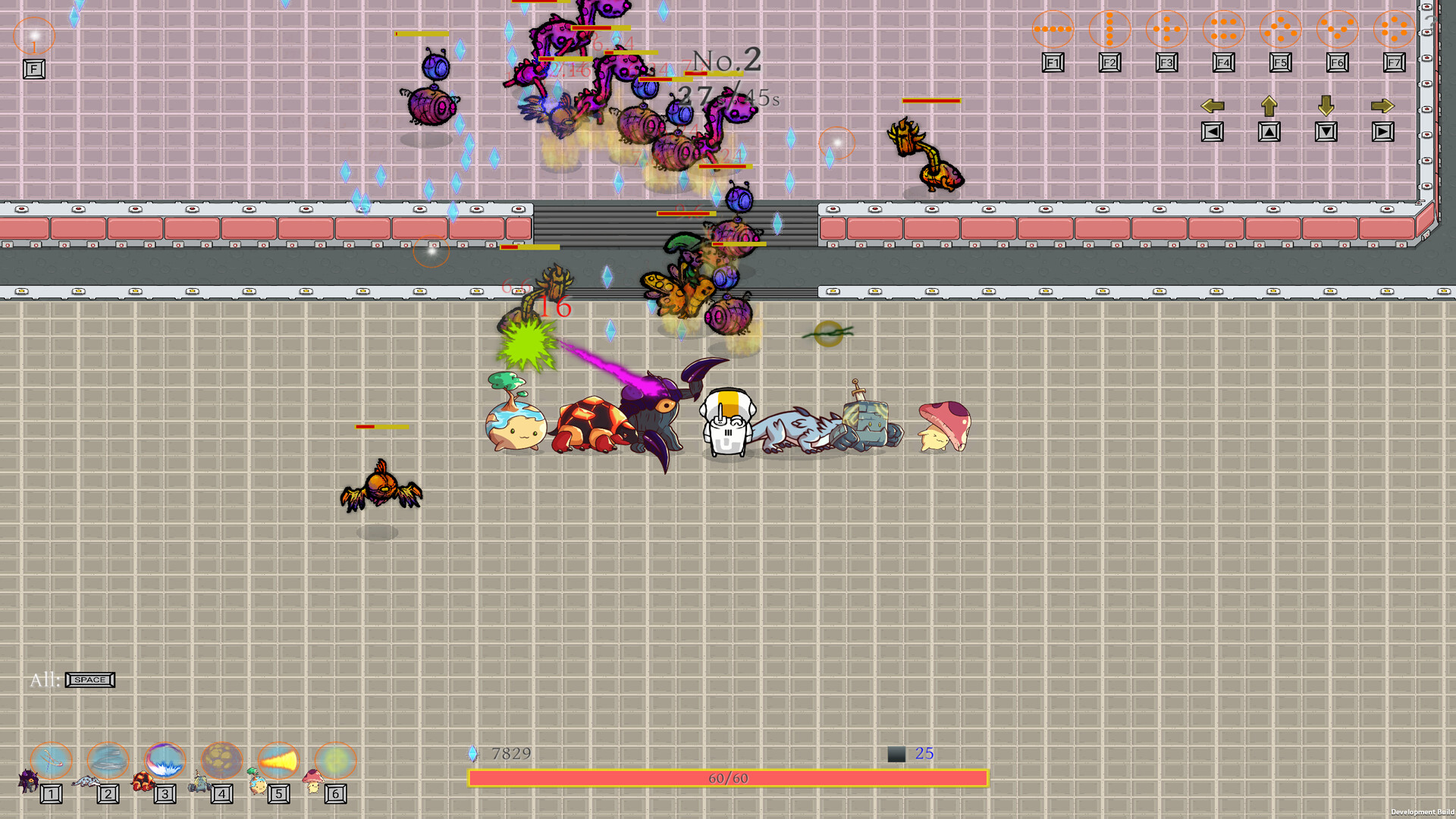Cast the crescent wave skill in slot 3
The image size is (1456, 819).
tap(165, 761)
